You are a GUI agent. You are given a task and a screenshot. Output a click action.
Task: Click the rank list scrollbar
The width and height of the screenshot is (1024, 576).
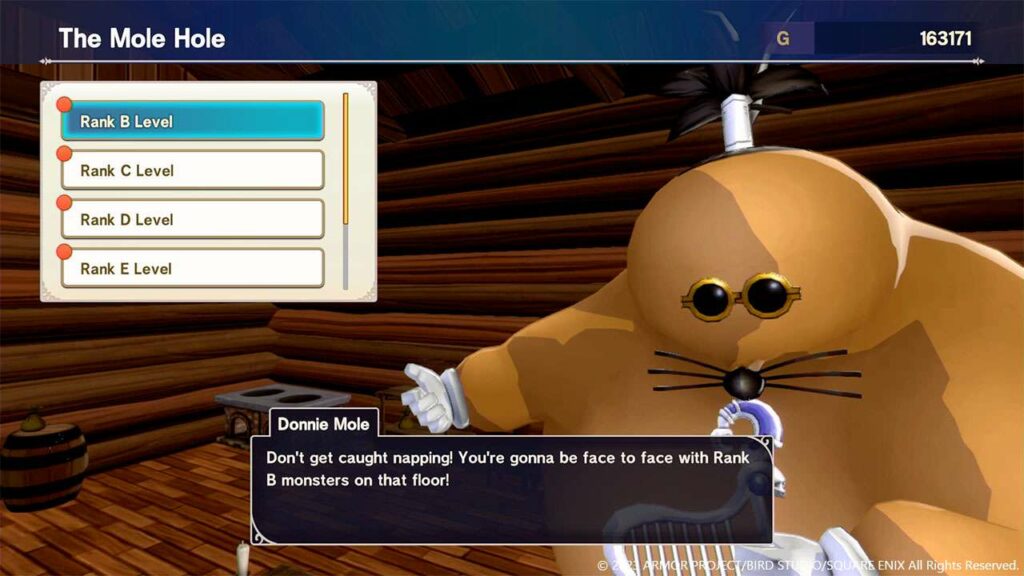click(346, 190)
